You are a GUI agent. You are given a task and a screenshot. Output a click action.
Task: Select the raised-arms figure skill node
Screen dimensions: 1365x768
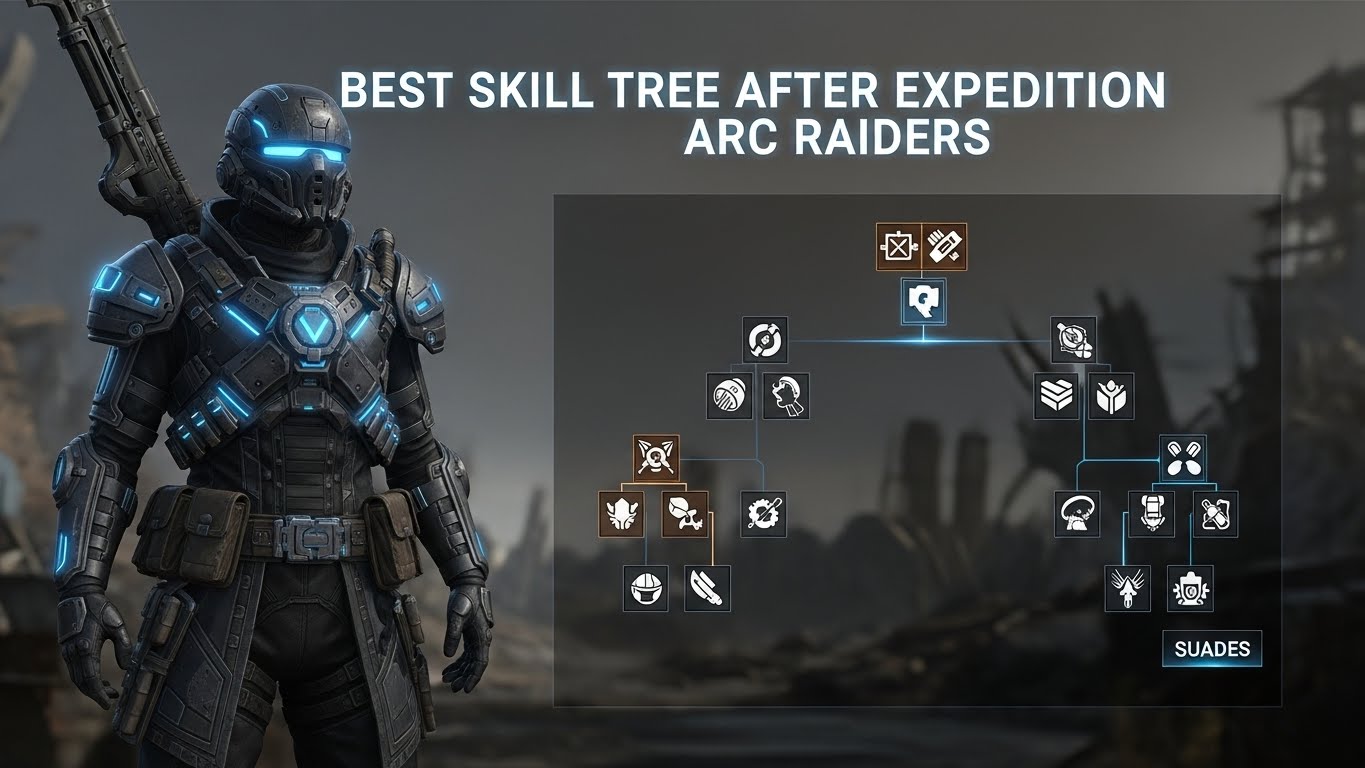point(1111,394)
